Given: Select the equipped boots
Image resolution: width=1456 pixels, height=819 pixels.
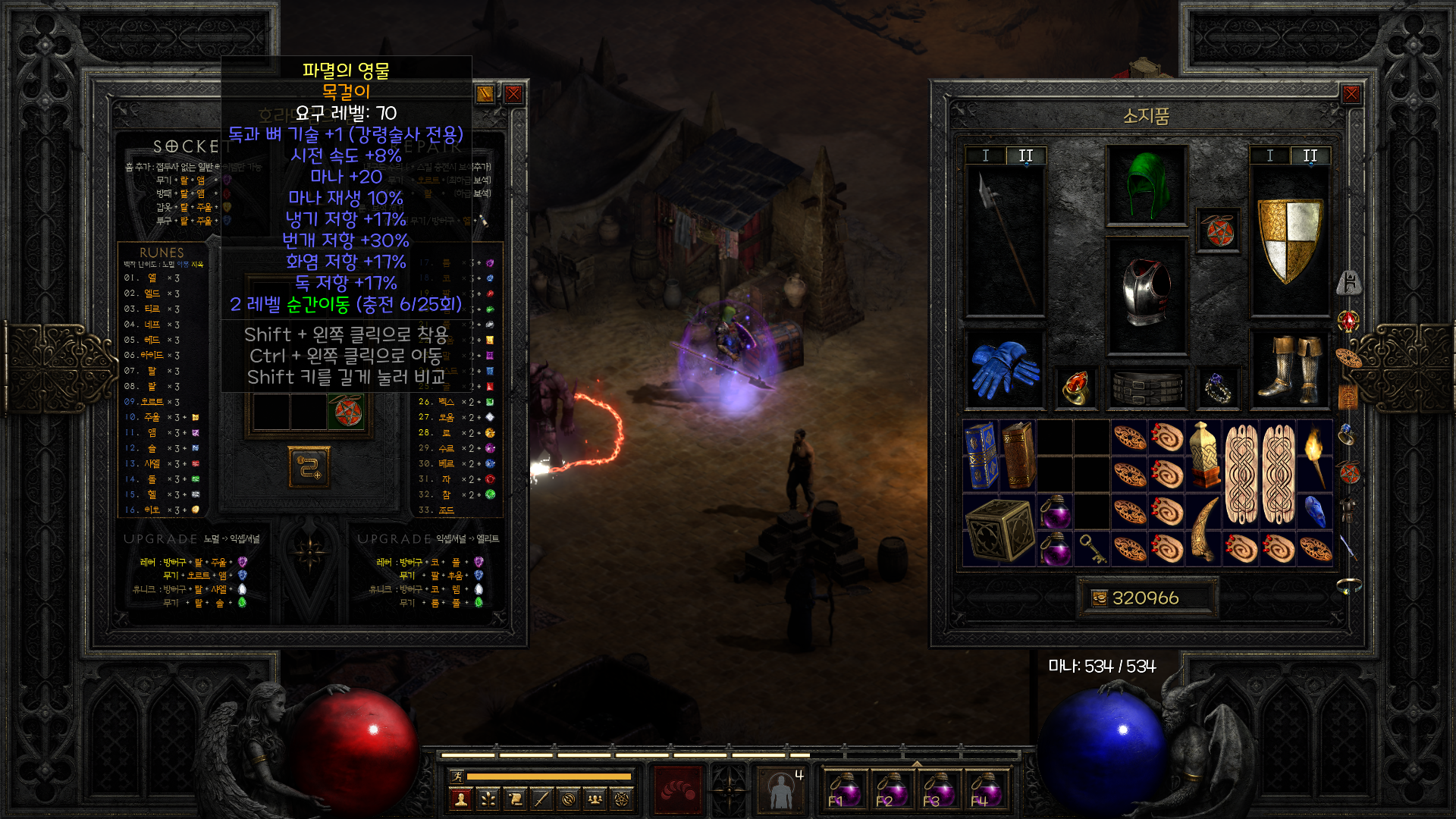Looking at the screenshot, I should pos(1289,369).
